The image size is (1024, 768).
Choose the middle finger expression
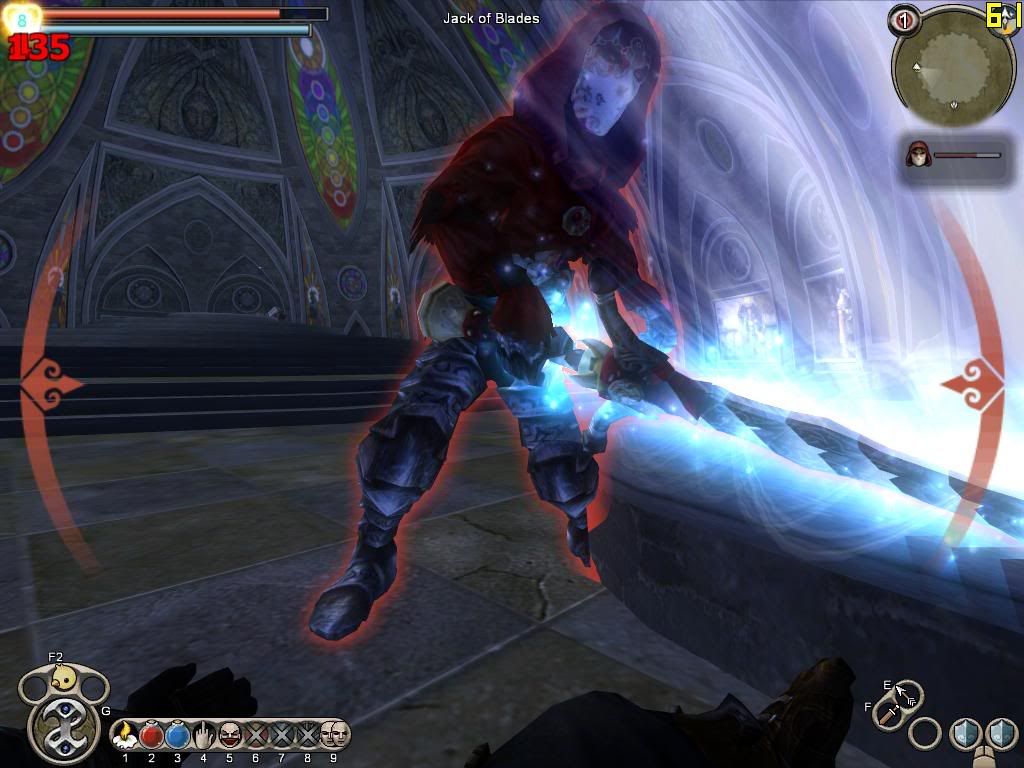click(204, 735)
